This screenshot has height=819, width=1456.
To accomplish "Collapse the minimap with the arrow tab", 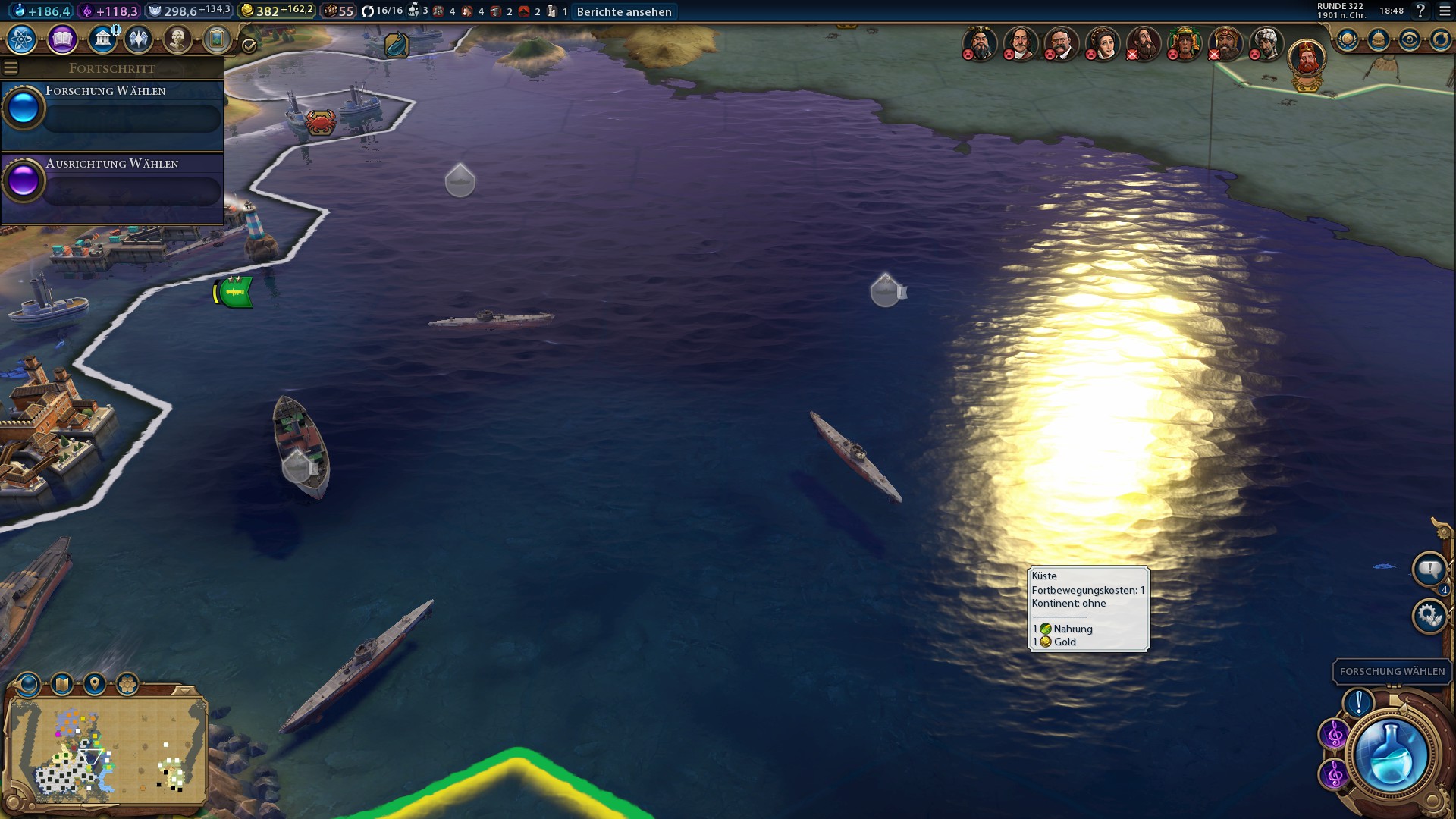I will tap(184, 690).
